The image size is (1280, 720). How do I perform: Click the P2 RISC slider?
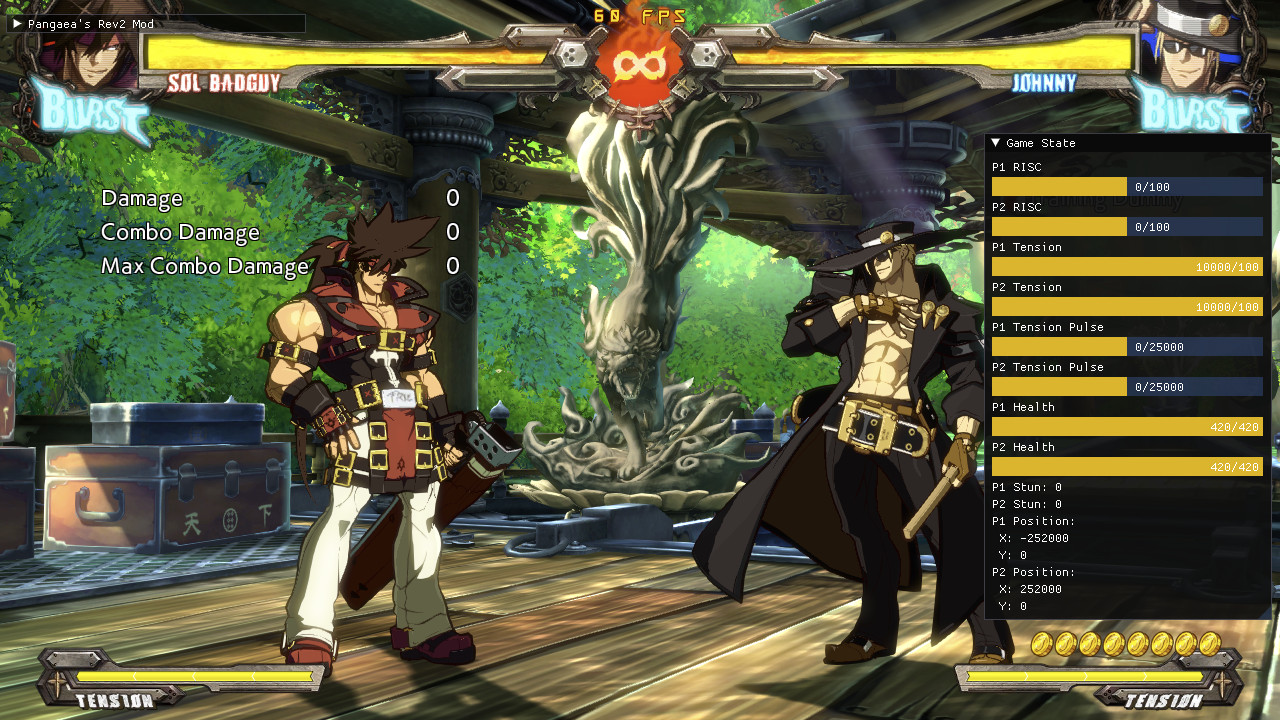[1127, 227]
